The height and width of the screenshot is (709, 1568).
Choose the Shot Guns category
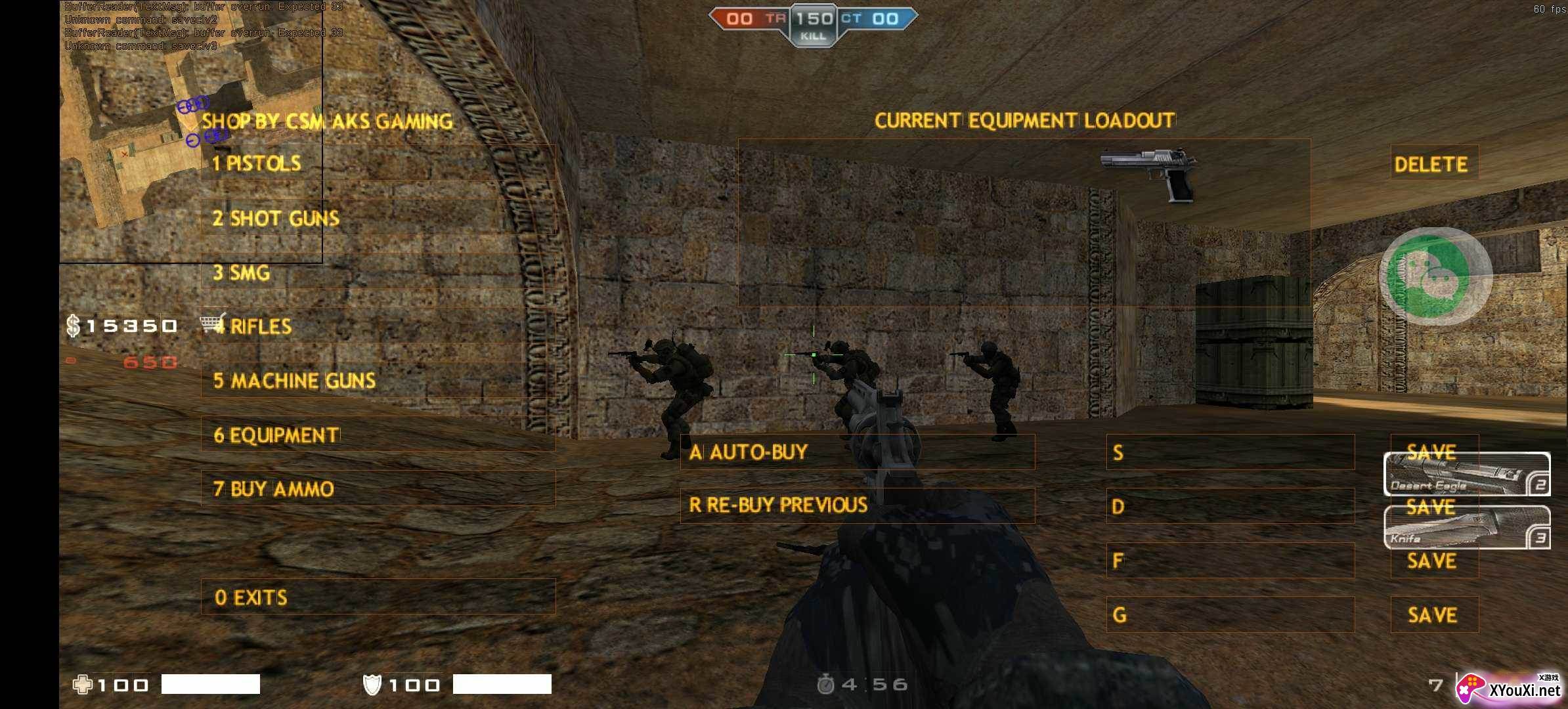point(378,218)
